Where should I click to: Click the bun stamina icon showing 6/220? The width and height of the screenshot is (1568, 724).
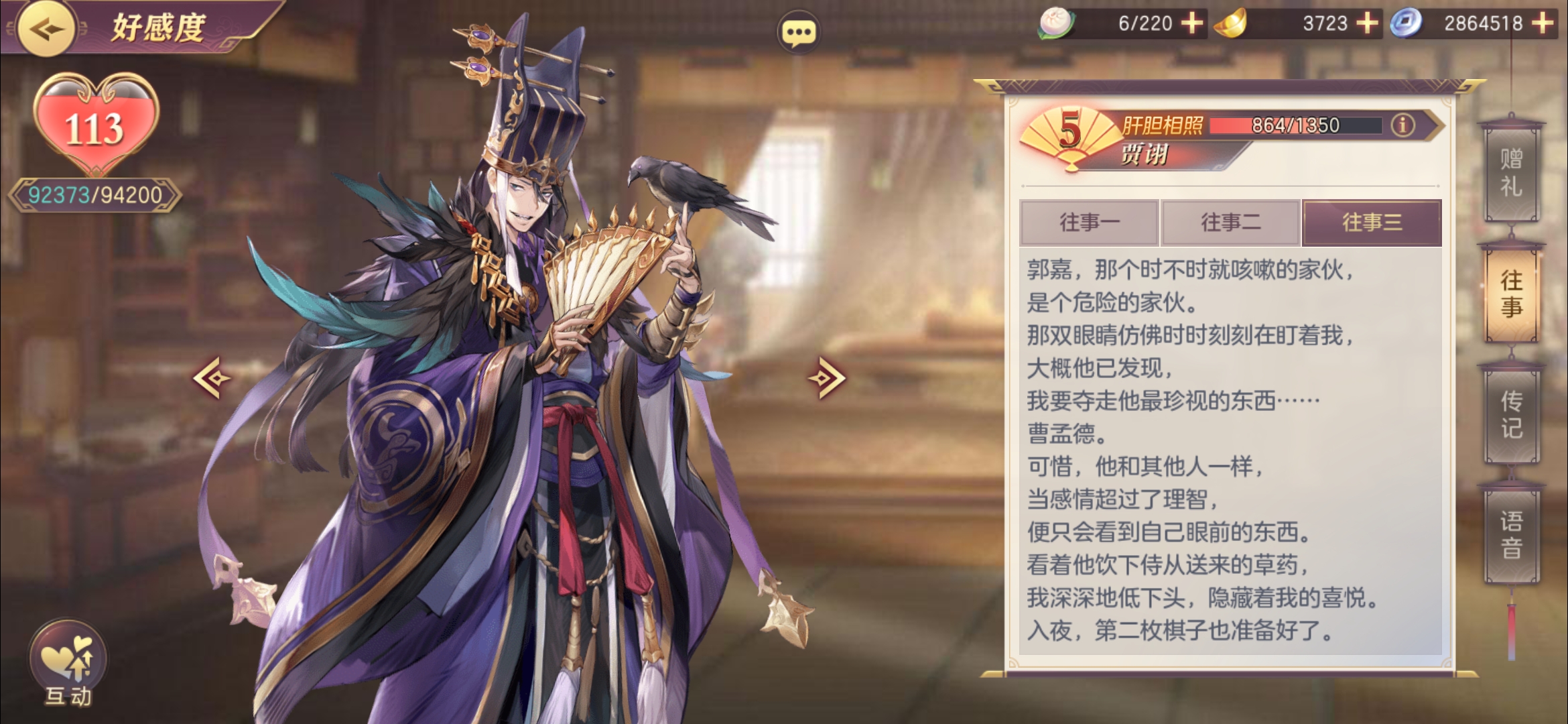[1057, 24]
